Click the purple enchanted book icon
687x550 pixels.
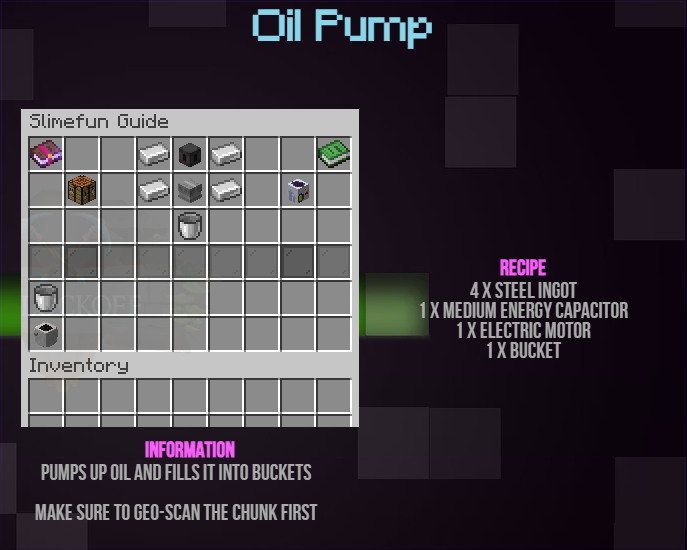pos(46,154)
